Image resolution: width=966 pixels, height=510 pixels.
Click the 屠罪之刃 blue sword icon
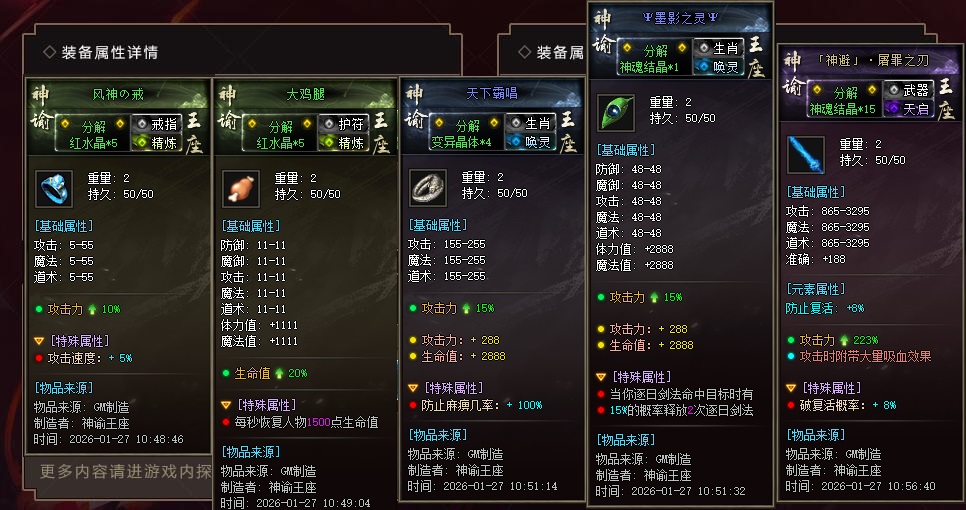pos(803,155)
